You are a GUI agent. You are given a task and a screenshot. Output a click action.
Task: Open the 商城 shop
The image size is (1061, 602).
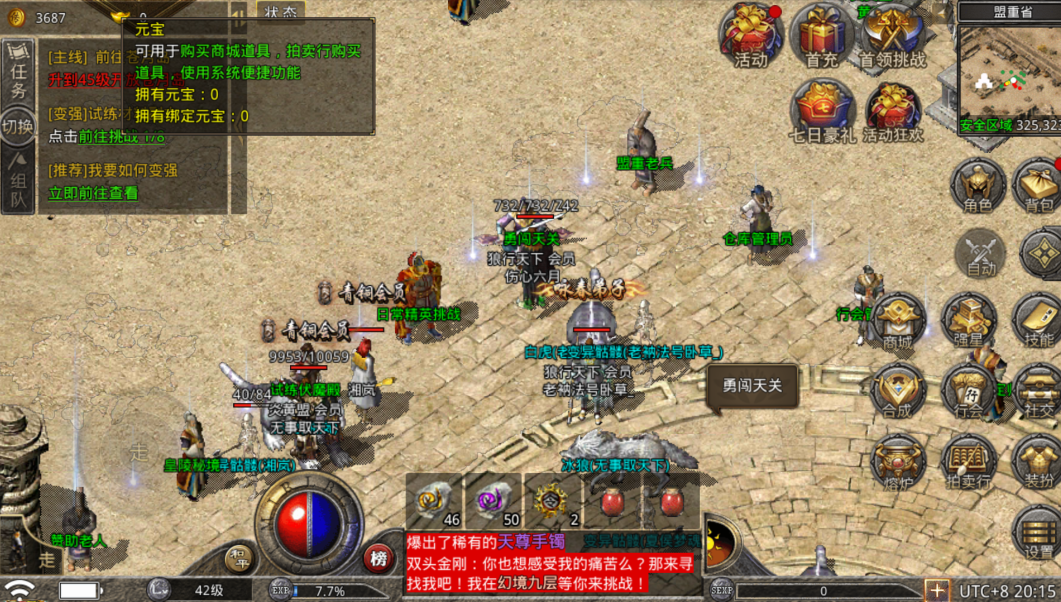[897, 321]
